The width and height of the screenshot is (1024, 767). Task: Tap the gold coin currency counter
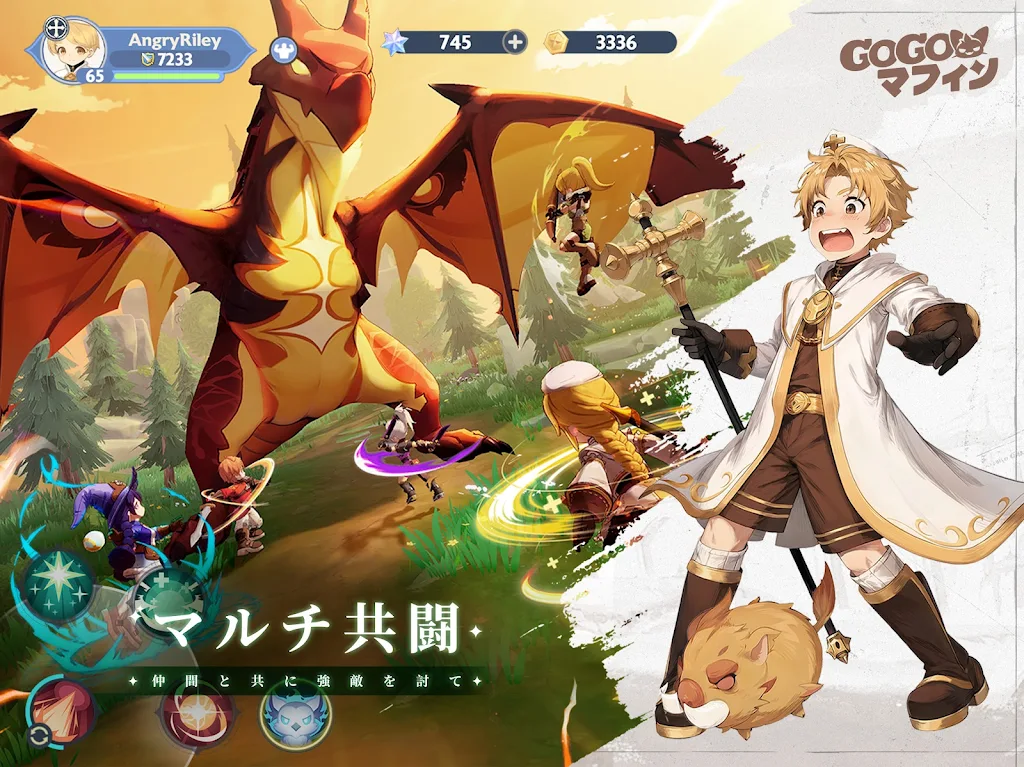(x=610, y=42)
